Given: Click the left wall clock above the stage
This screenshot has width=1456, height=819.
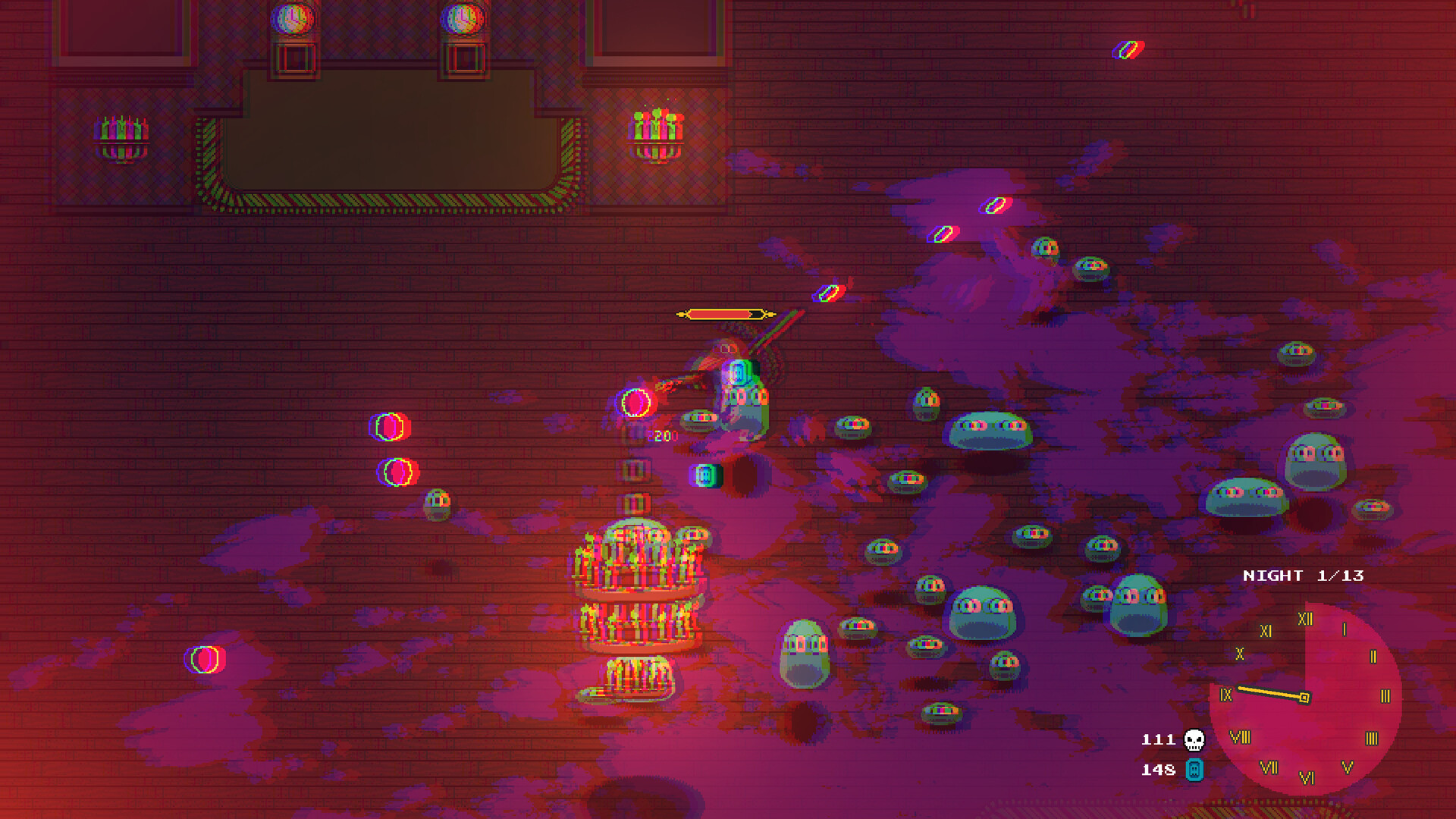Looking at the screenshot, I should [292, 19].
